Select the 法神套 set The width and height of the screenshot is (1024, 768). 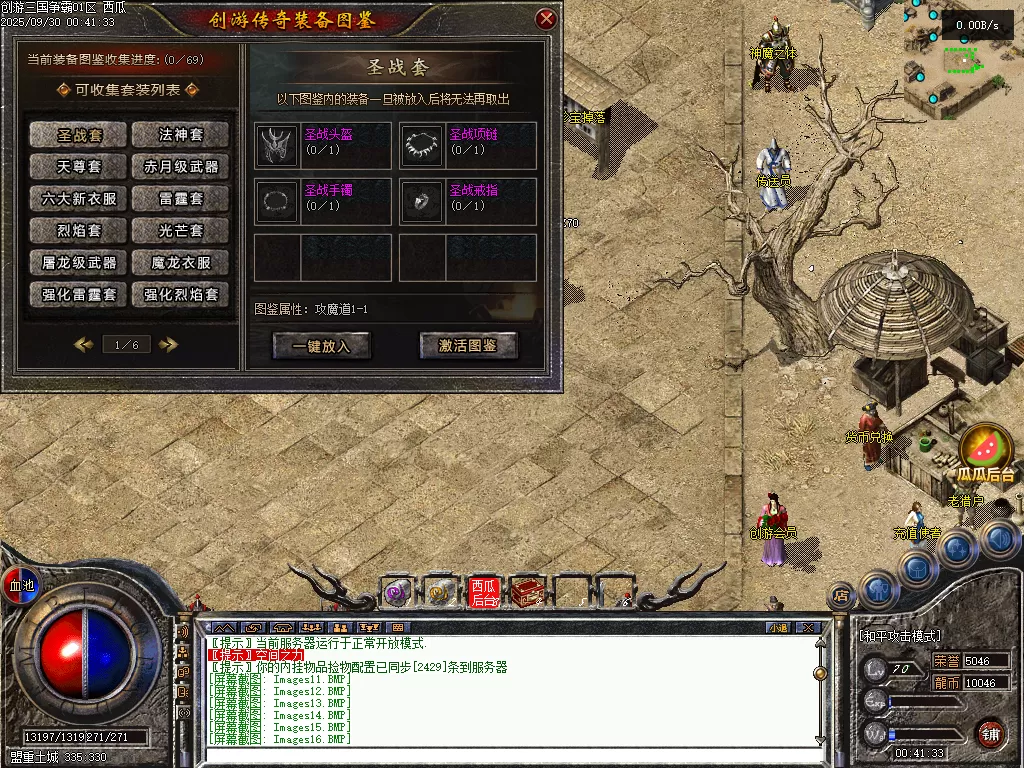point(180,134)
